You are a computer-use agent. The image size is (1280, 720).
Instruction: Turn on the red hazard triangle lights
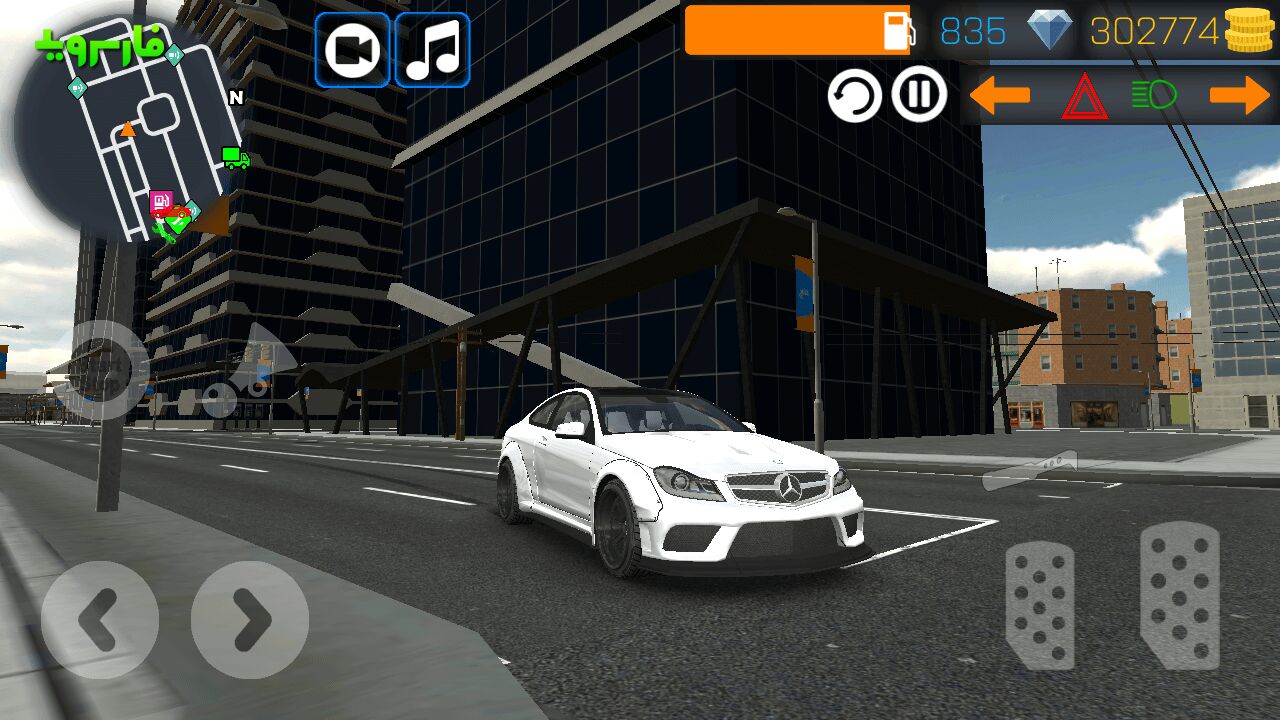tap(1084, 97)
